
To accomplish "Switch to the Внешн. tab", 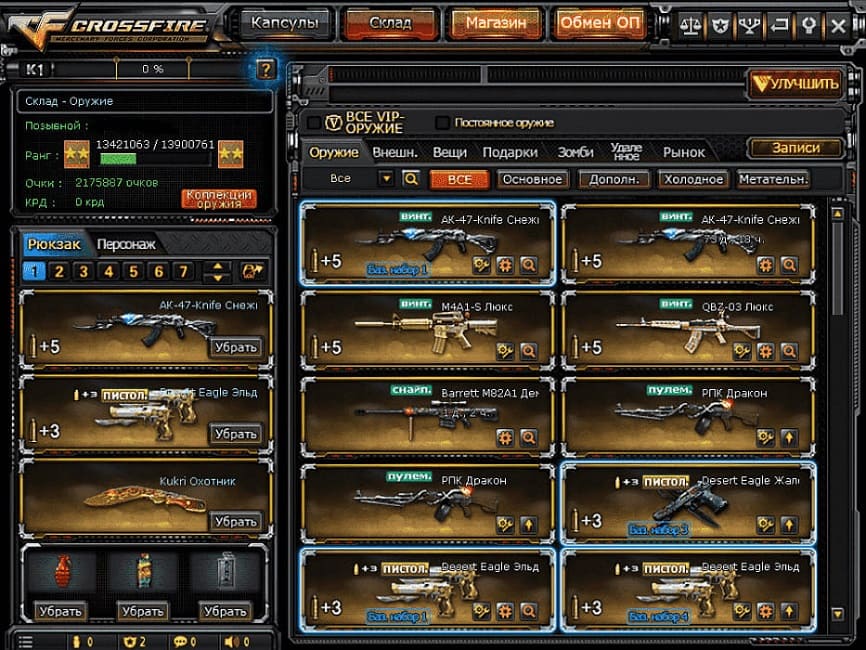I will pos(395,152).
